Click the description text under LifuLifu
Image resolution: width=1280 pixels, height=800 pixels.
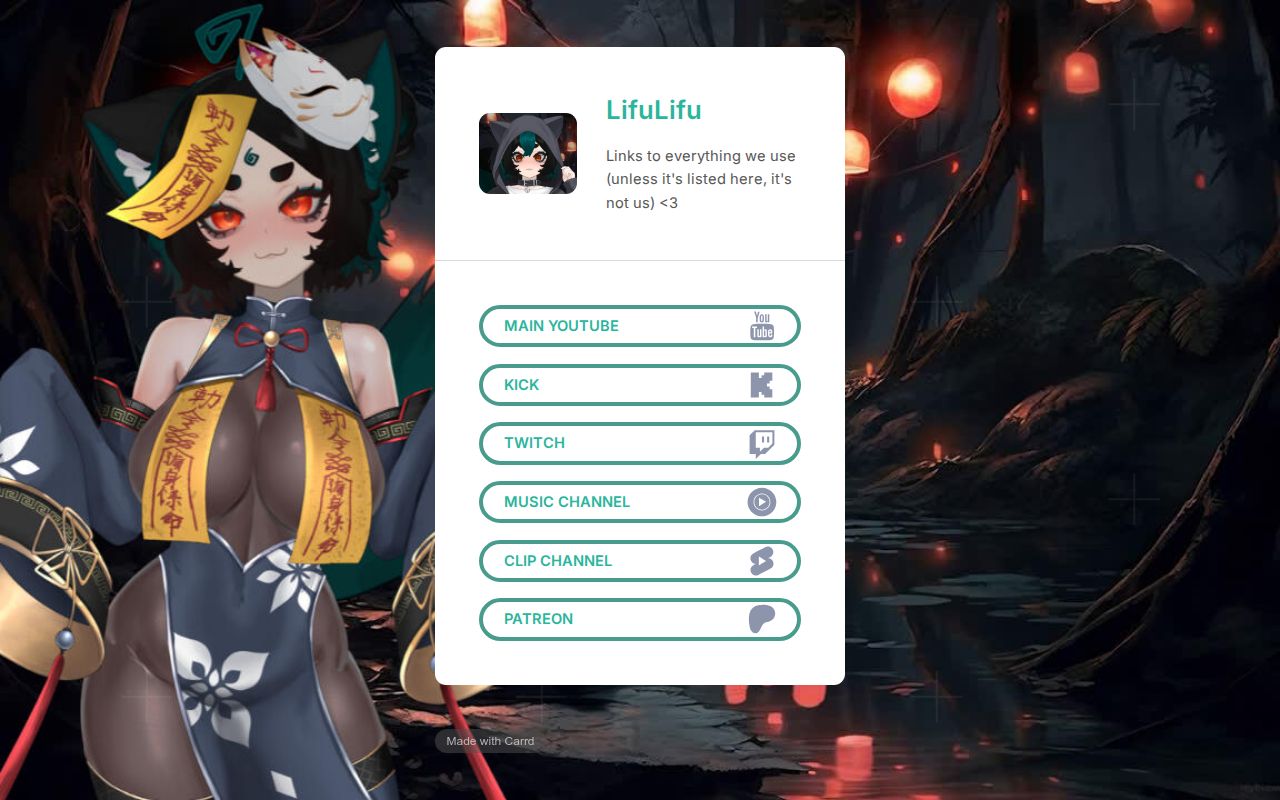click(x=699, y=179)
